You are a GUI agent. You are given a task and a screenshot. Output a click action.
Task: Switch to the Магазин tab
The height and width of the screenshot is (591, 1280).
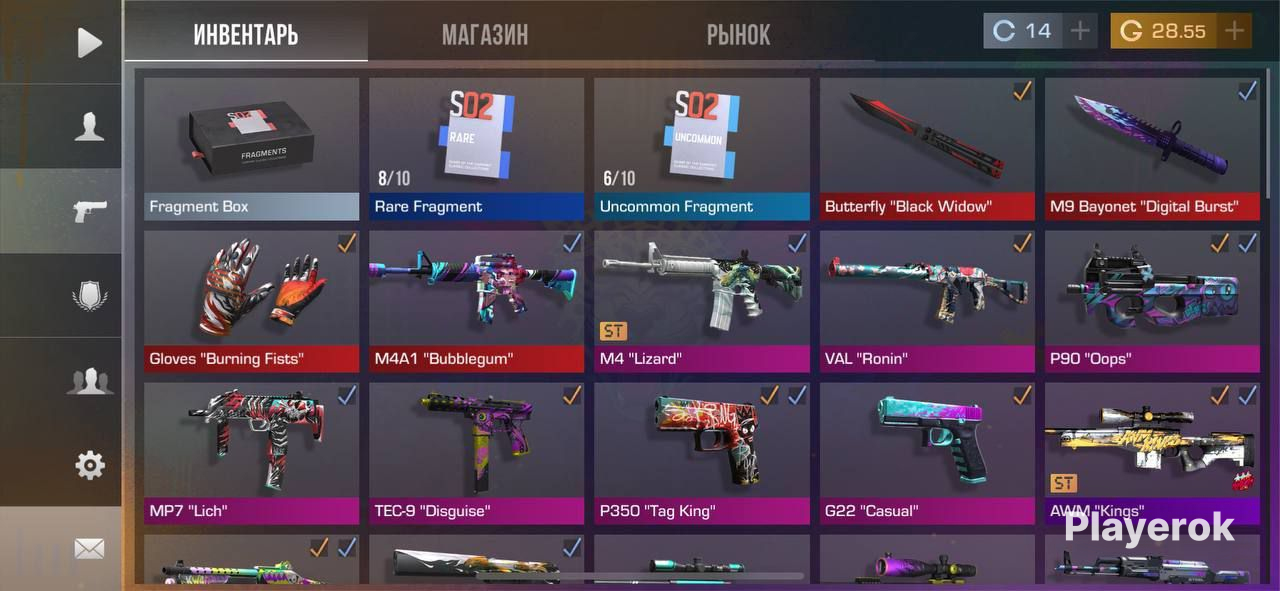click(x=485, y=35)
